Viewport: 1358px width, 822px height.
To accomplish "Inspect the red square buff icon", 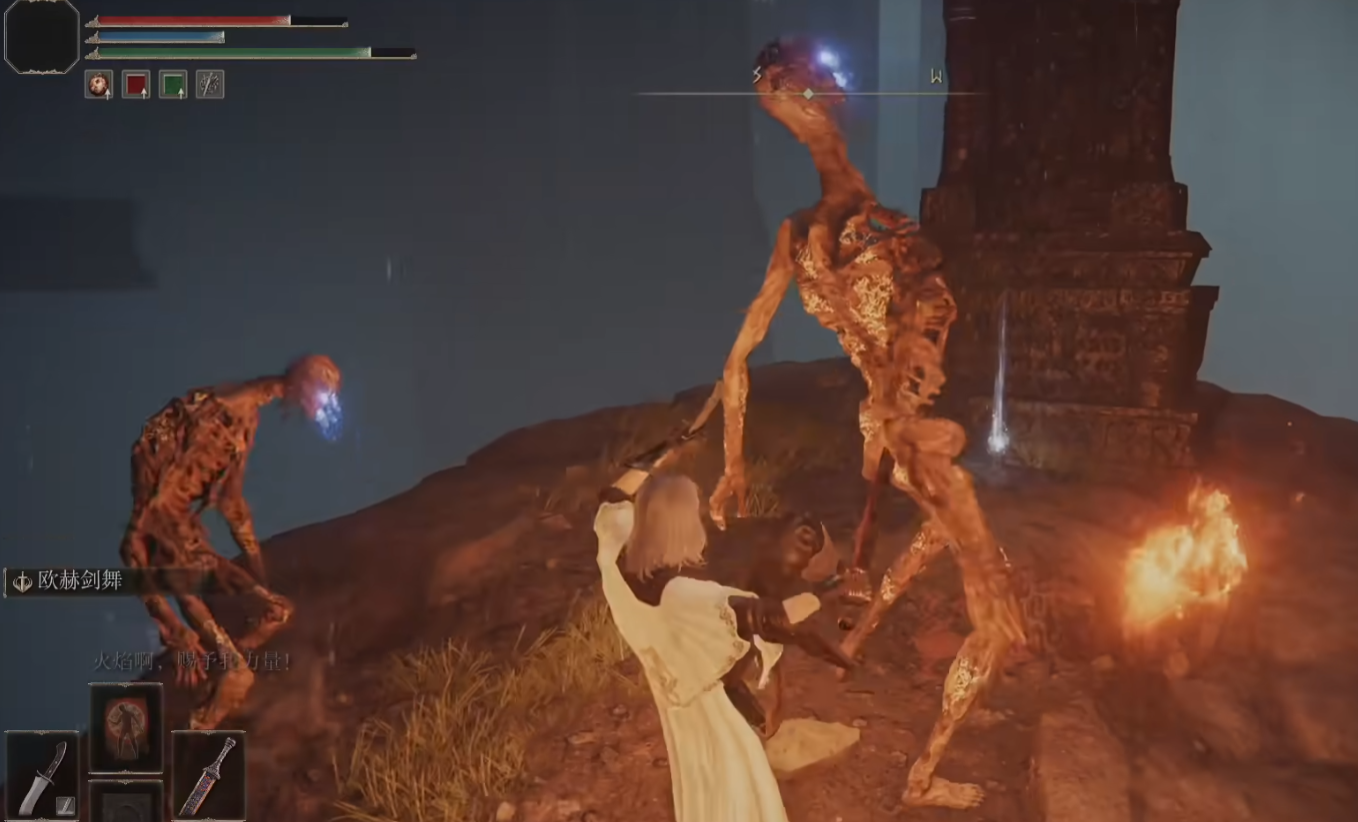I will (136, 85).
